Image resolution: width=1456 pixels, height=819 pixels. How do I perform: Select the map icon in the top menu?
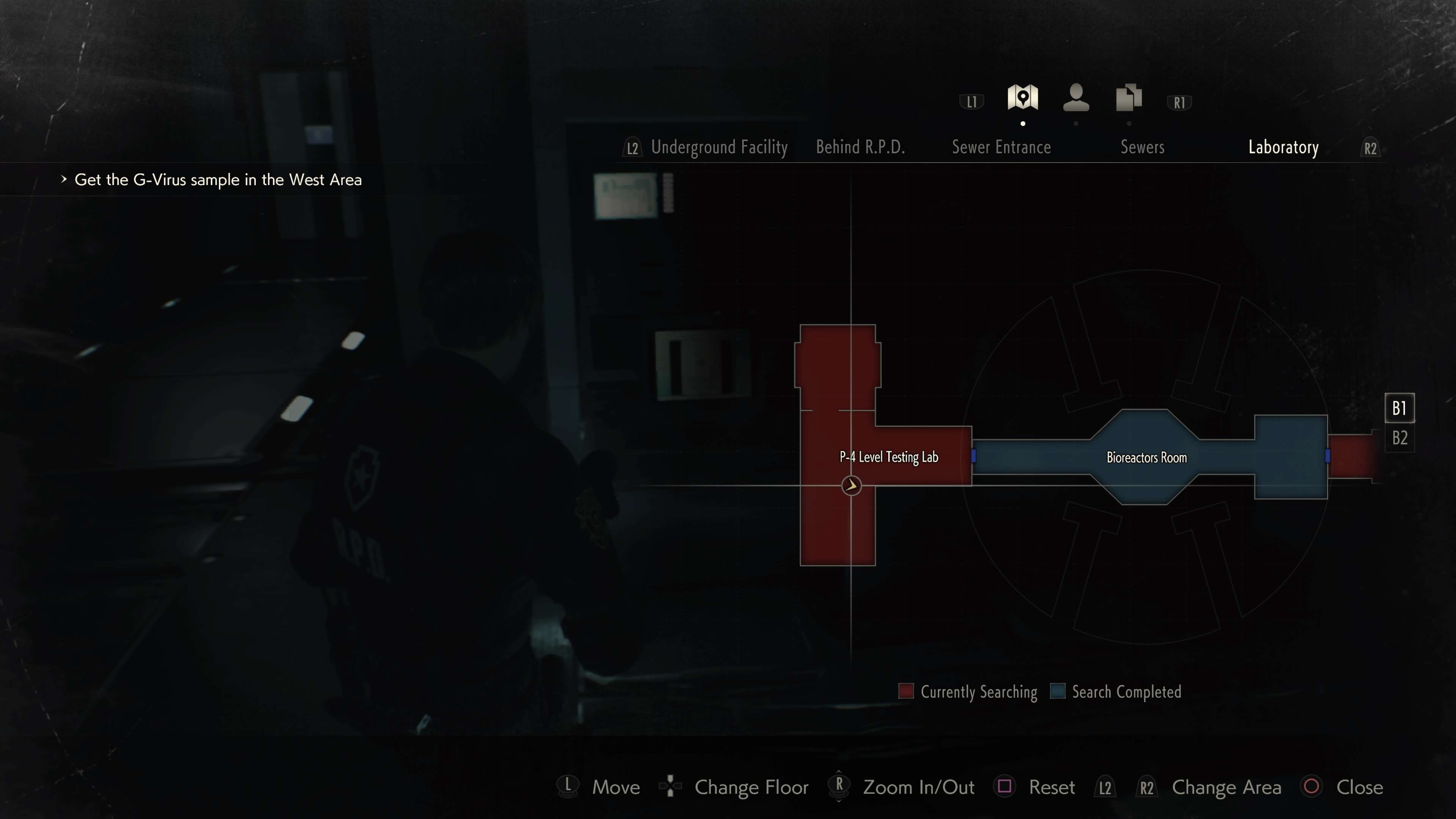1023,98
